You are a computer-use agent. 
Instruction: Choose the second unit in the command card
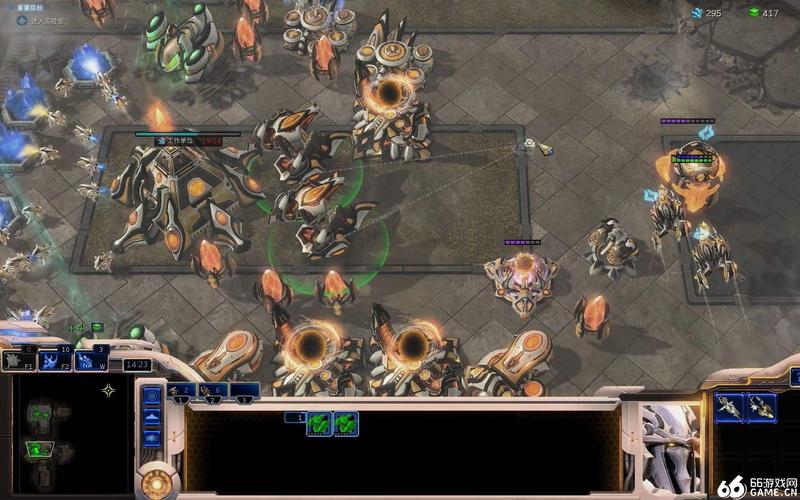pyautogui.click(x=760, y=407)
